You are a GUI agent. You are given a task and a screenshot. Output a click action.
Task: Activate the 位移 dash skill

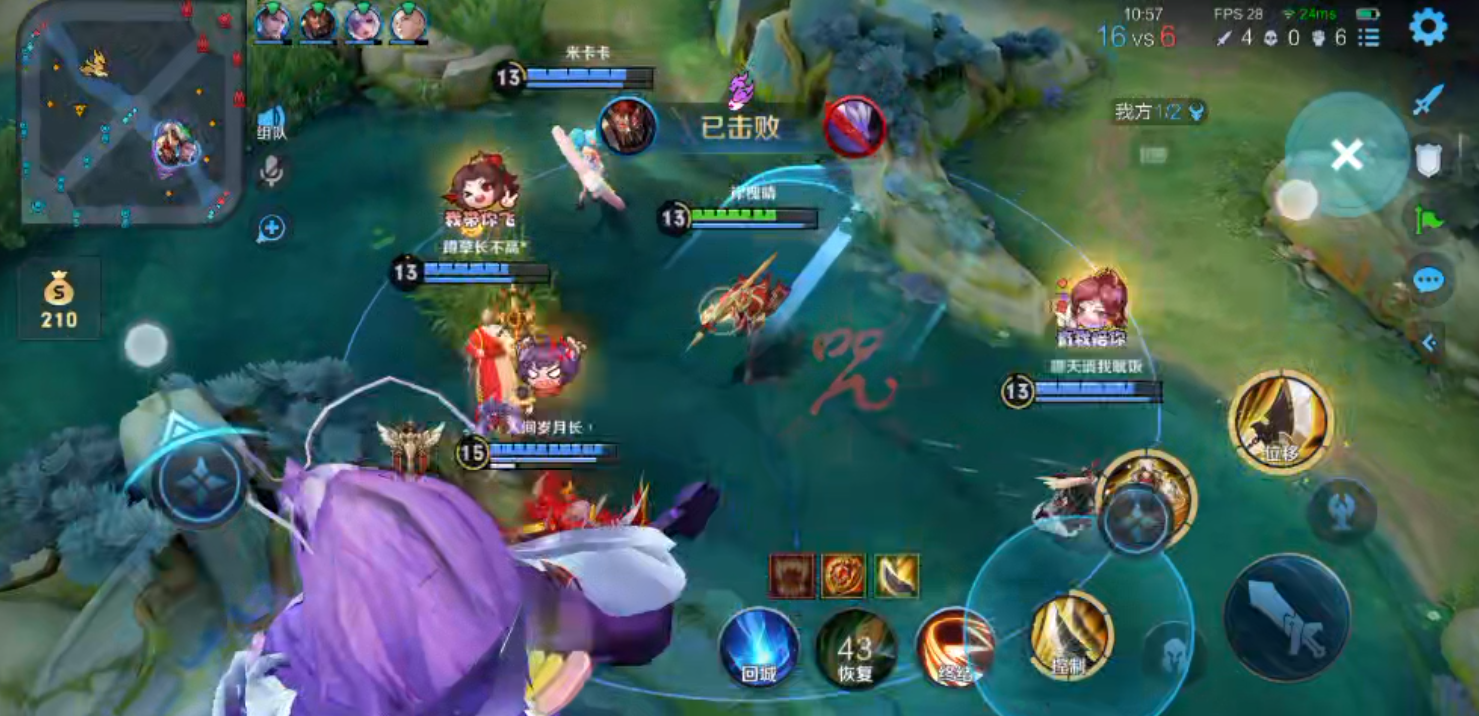(x=1281, y=421)
